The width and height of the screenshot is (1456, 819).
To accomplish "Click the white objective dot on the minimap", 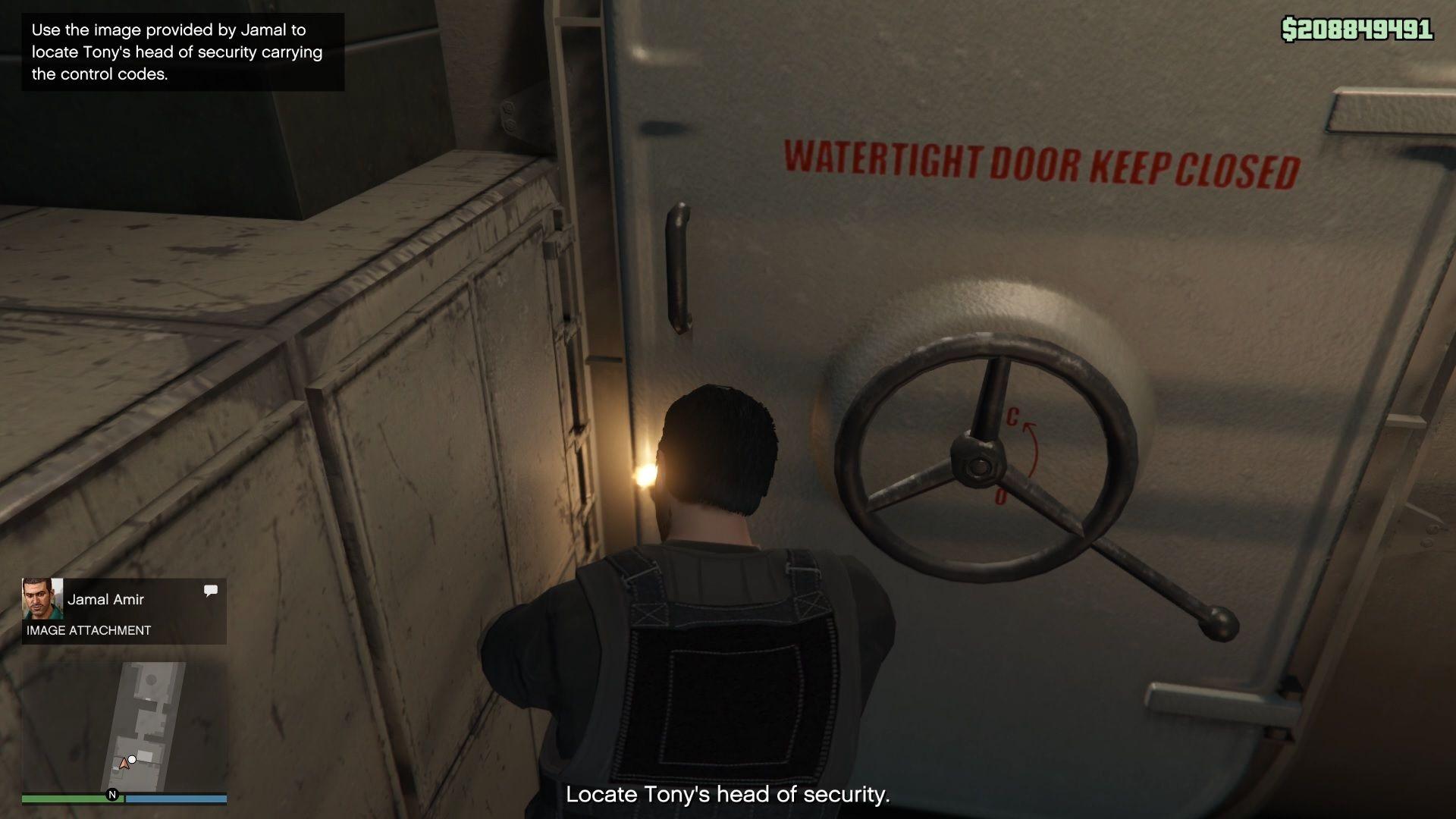I will pyautogui.click(x=133, y=758).
